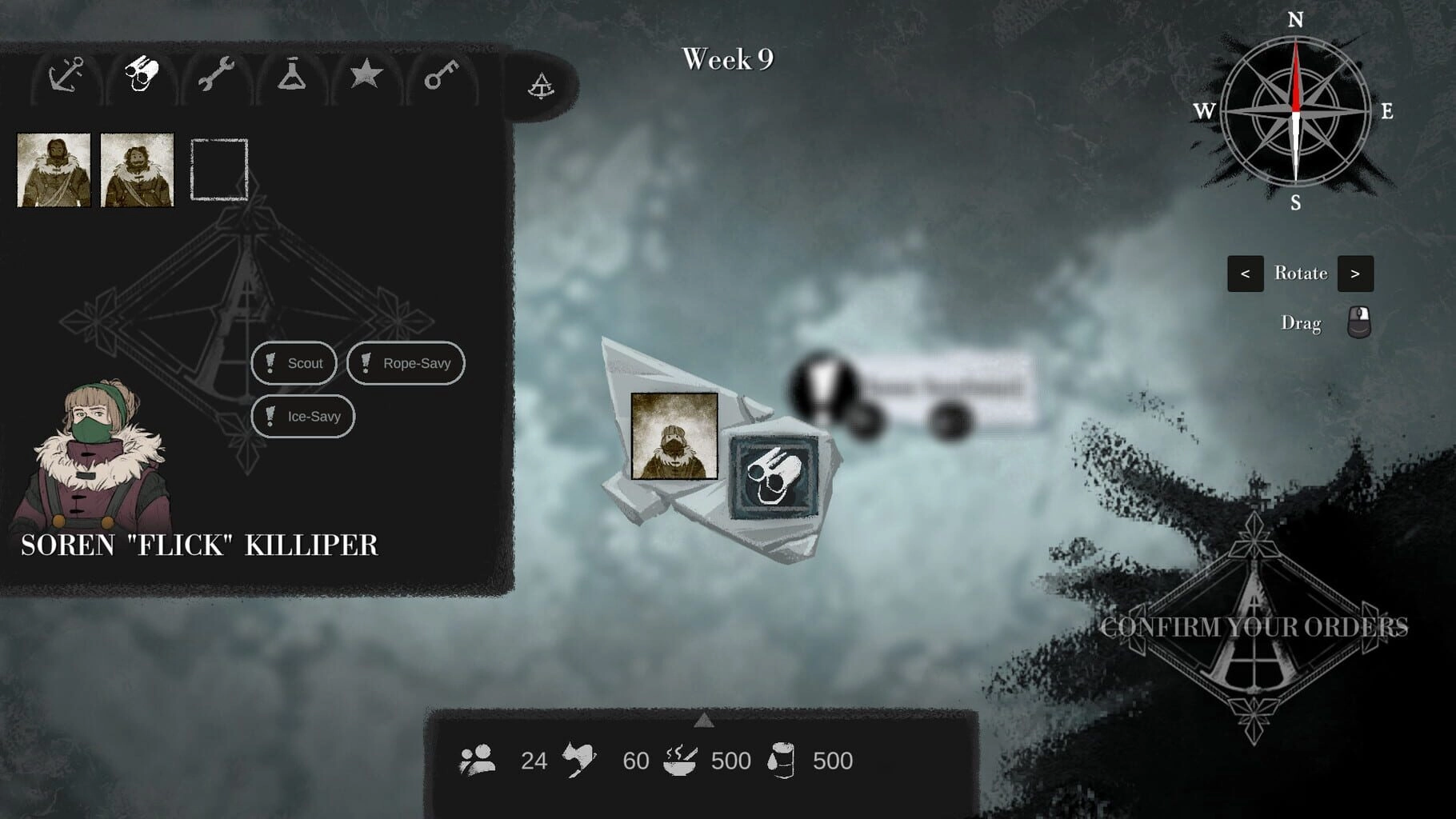Select the first crew member portrait
The height and width of the screenshot is (819, 1456).
(54, 170)
